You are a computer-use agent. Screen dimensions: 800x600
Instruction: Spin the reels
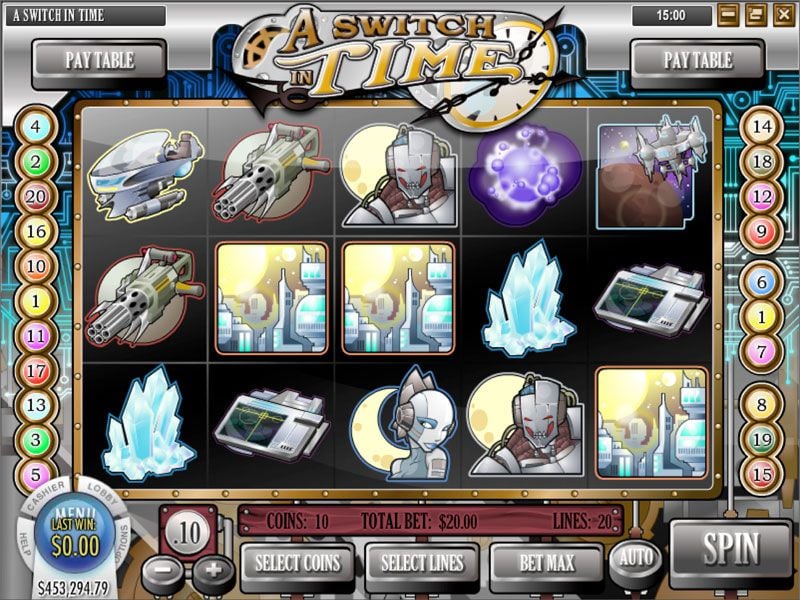click(x=731, y=549)
